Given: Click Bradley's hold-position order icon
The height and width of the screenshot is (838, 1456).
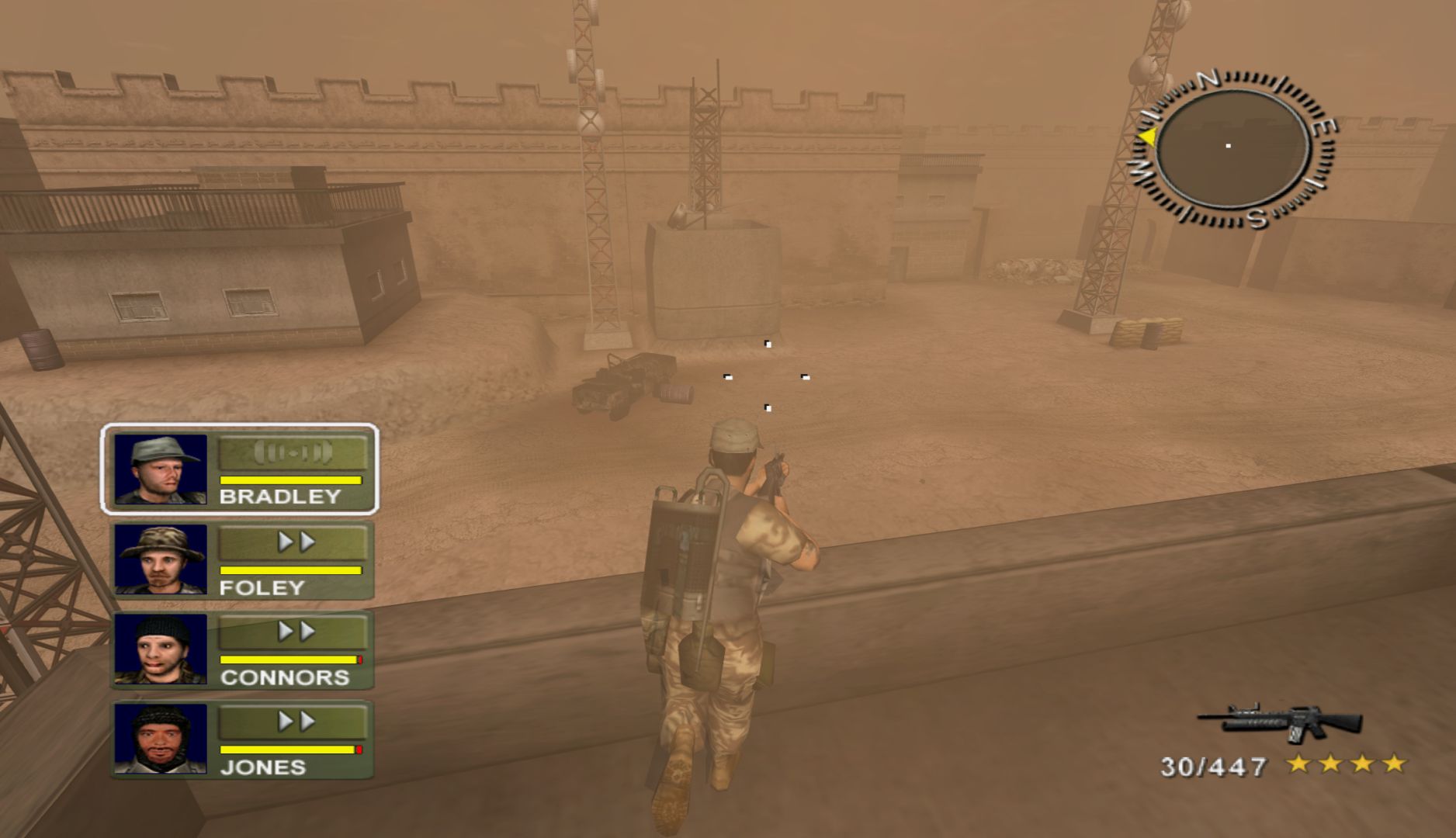Looking at the screenshot, I should coord(293,452).
